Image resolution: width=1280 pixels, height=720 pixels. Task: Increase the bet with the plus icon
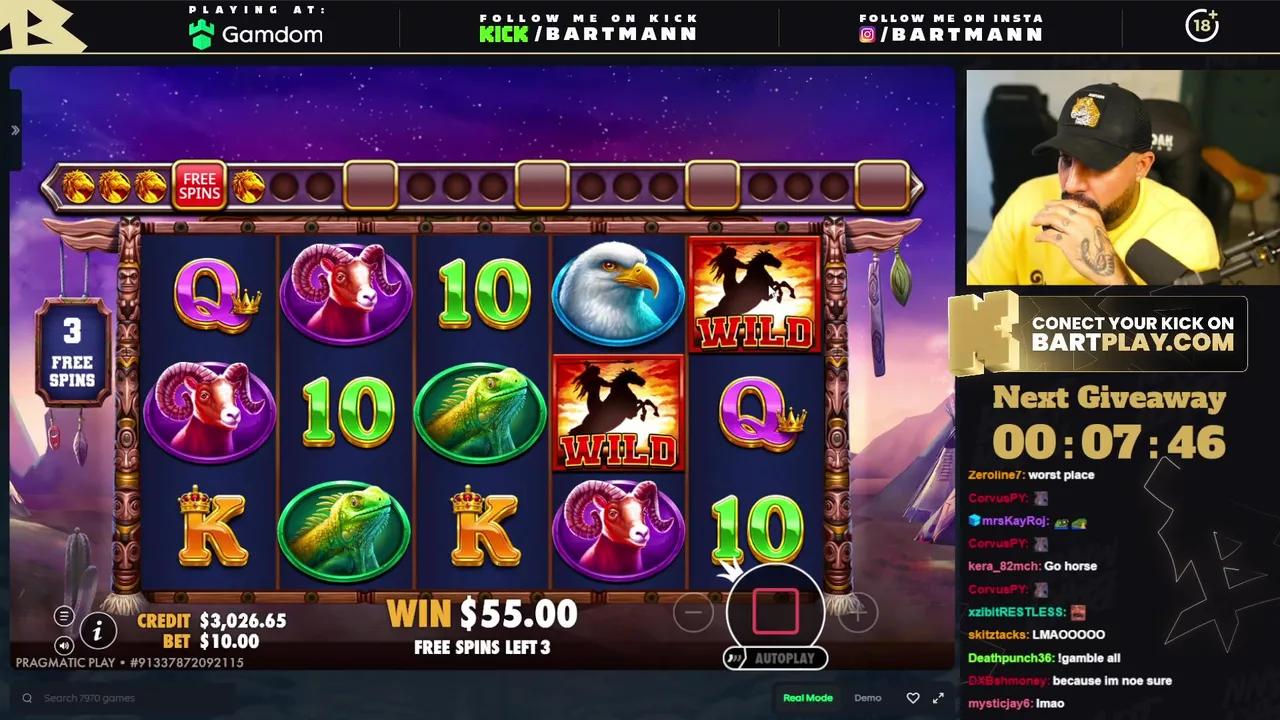click(856, 611)
